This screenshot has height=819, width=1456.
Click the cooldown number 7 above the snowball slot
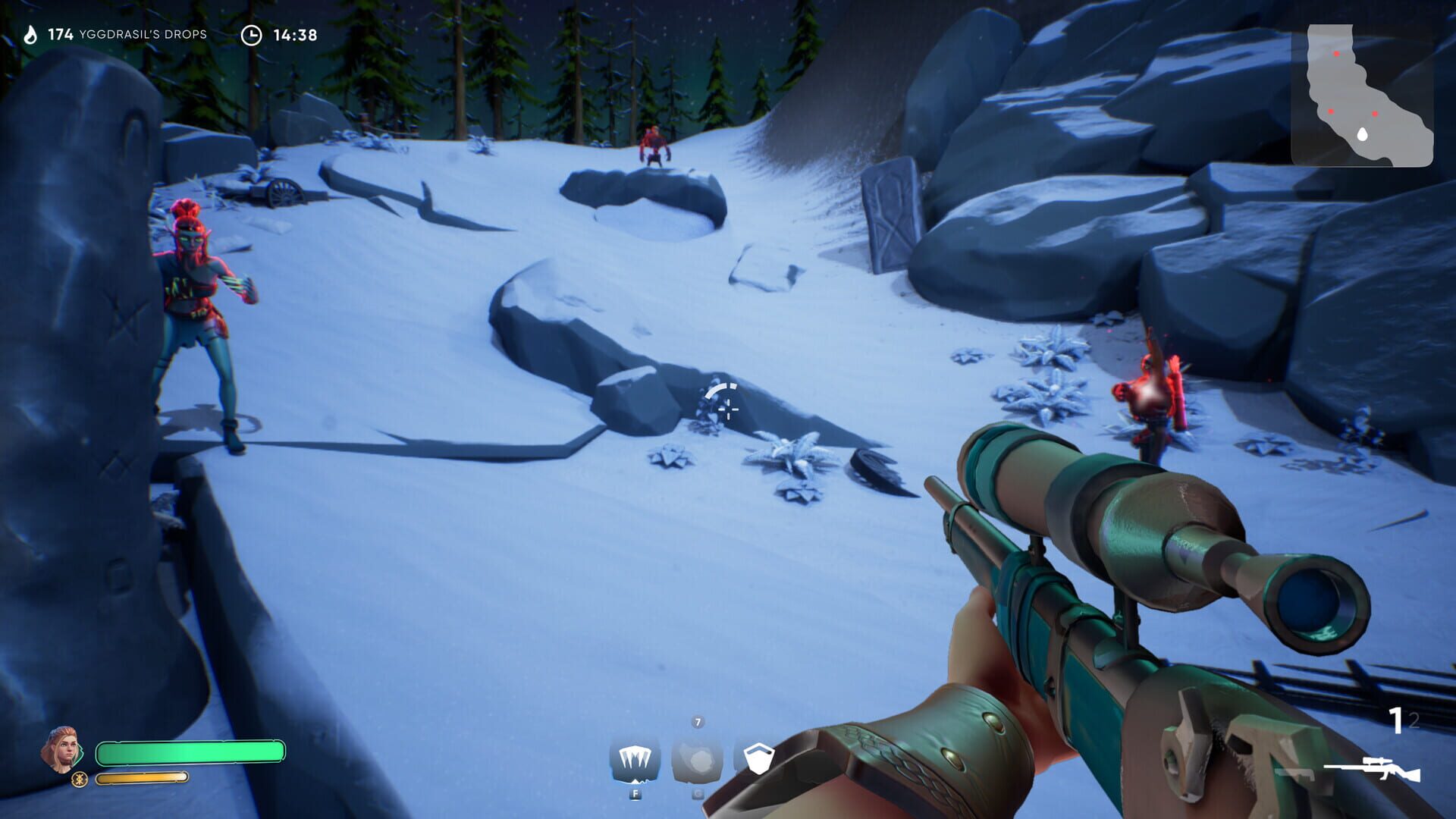pos(698,722)
